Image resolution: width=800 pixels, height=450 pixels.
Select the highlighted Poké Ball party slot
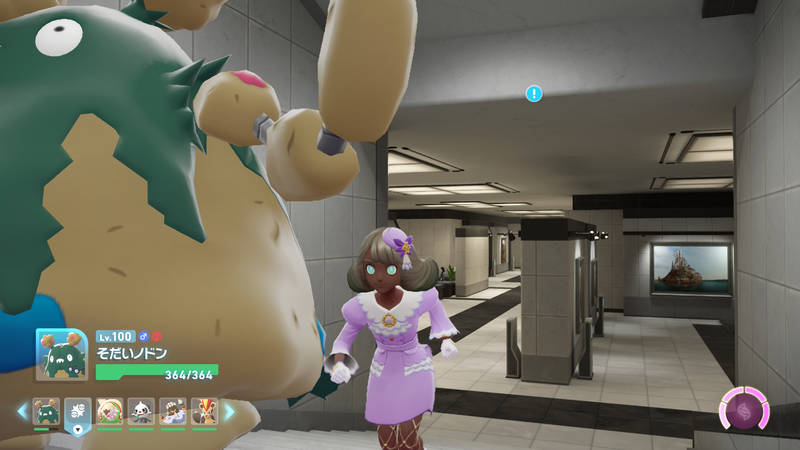[x=78, y=411]
